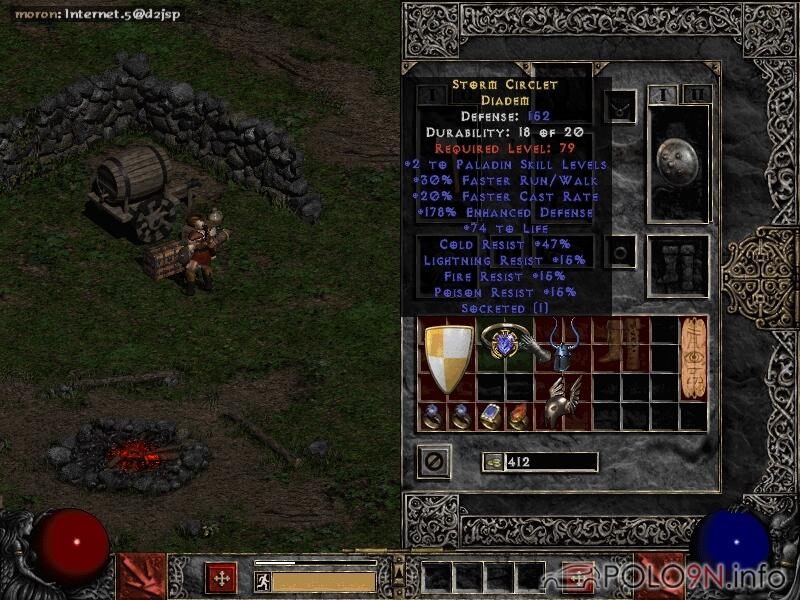Click the boots equipment slot
The image size is (800, 600).
pyautogui.click(x=678, y=265)
